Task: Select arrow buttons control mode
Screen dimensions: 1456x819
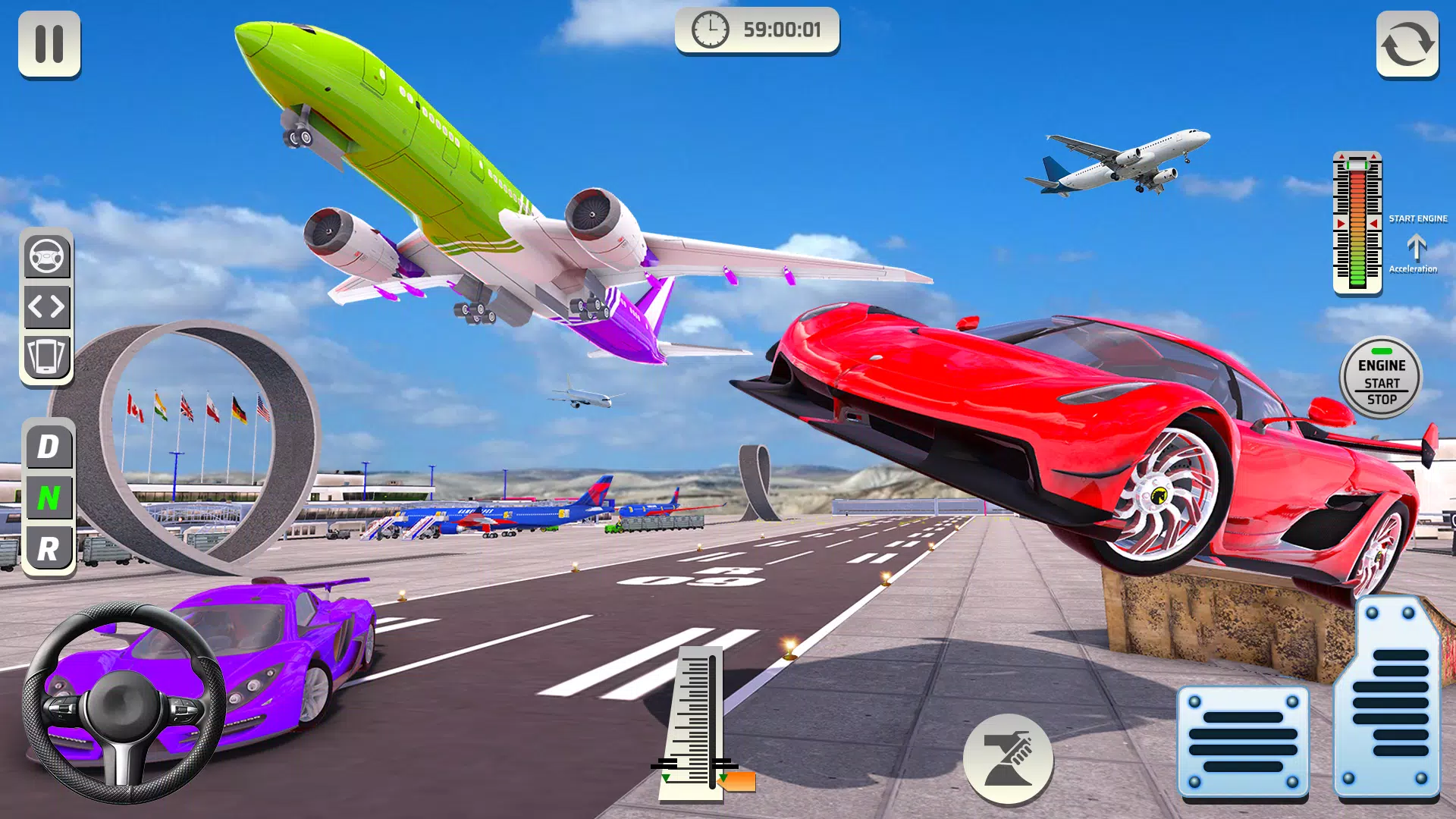Action: [48, 307]
